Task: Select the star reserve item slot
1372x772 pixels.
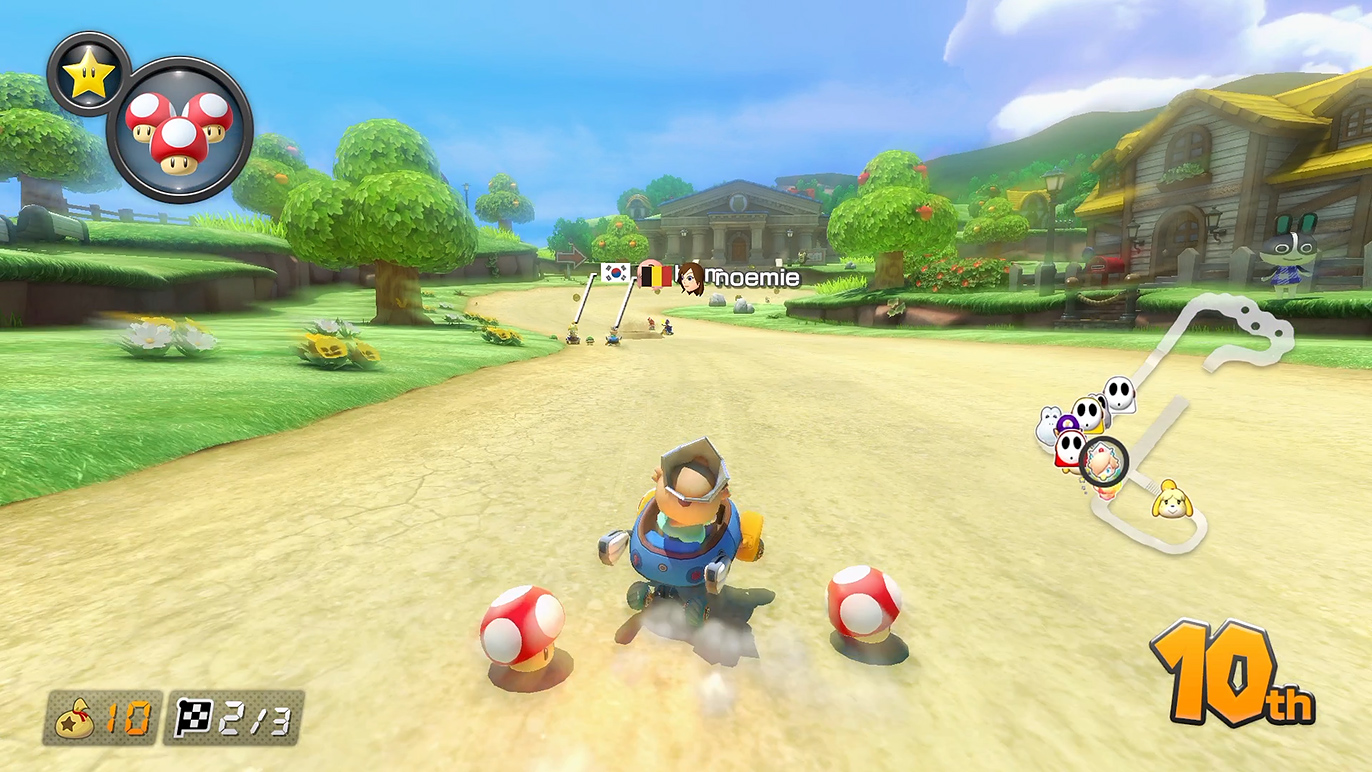Action: tap(88, 75)
